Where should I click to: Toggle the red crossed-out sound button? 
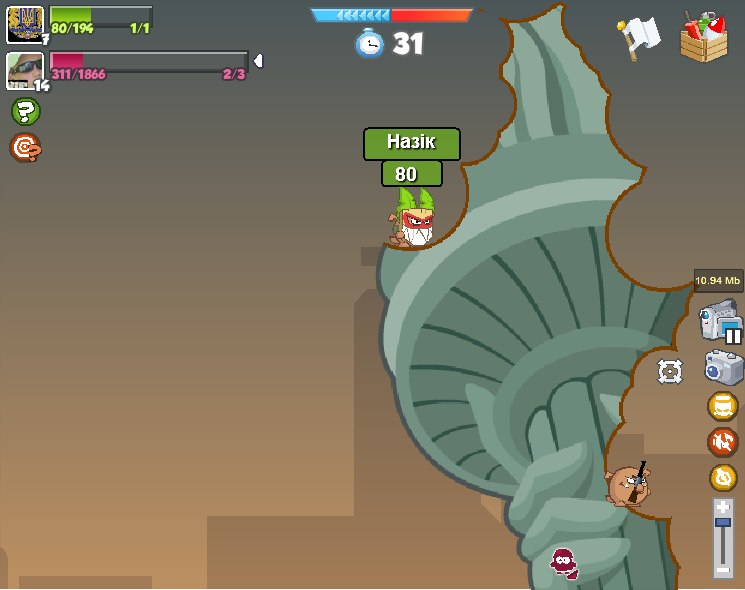coord(722,442)
